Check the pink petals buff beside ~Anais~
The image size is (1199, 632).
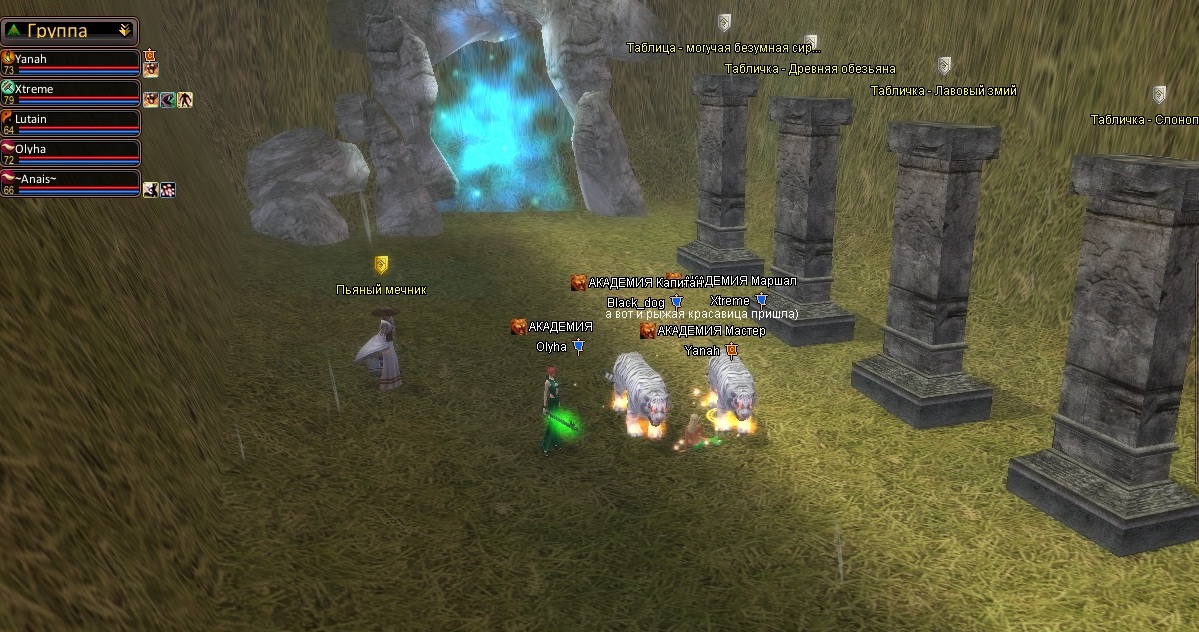point(167,189)
